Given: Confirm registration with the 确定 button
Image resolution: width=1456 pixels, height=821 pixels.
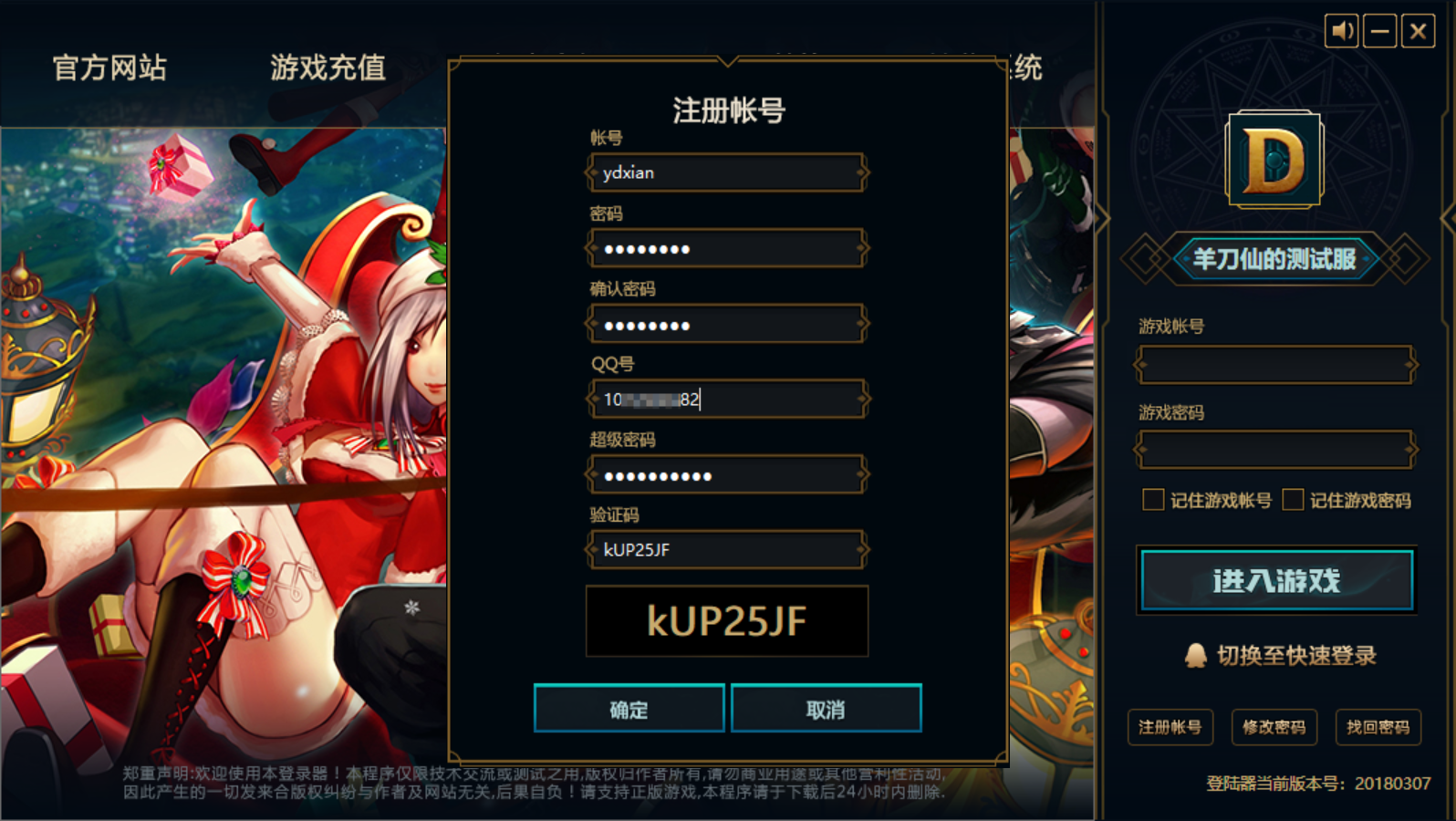Looking at the screenshot, I should (629, 708).
